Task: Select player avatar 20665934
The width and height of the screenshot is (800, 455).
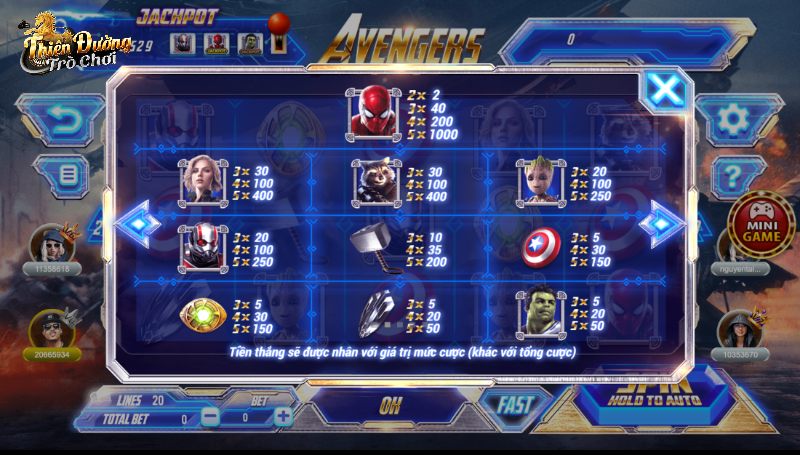Action: [x=50, y=328]
